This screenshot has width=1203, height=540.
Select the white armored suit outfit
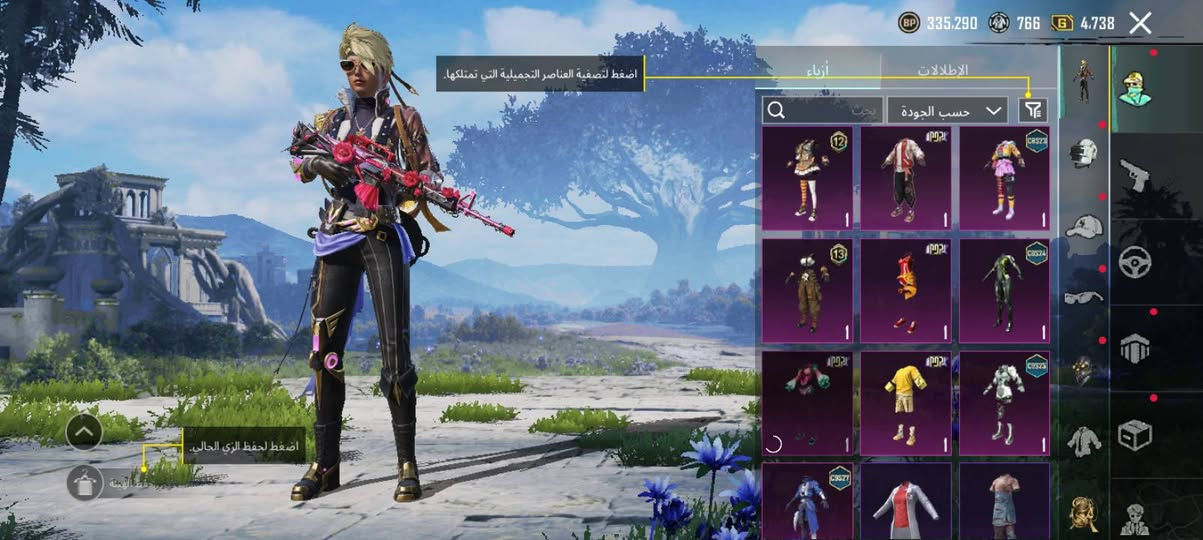click(1004, 402)
